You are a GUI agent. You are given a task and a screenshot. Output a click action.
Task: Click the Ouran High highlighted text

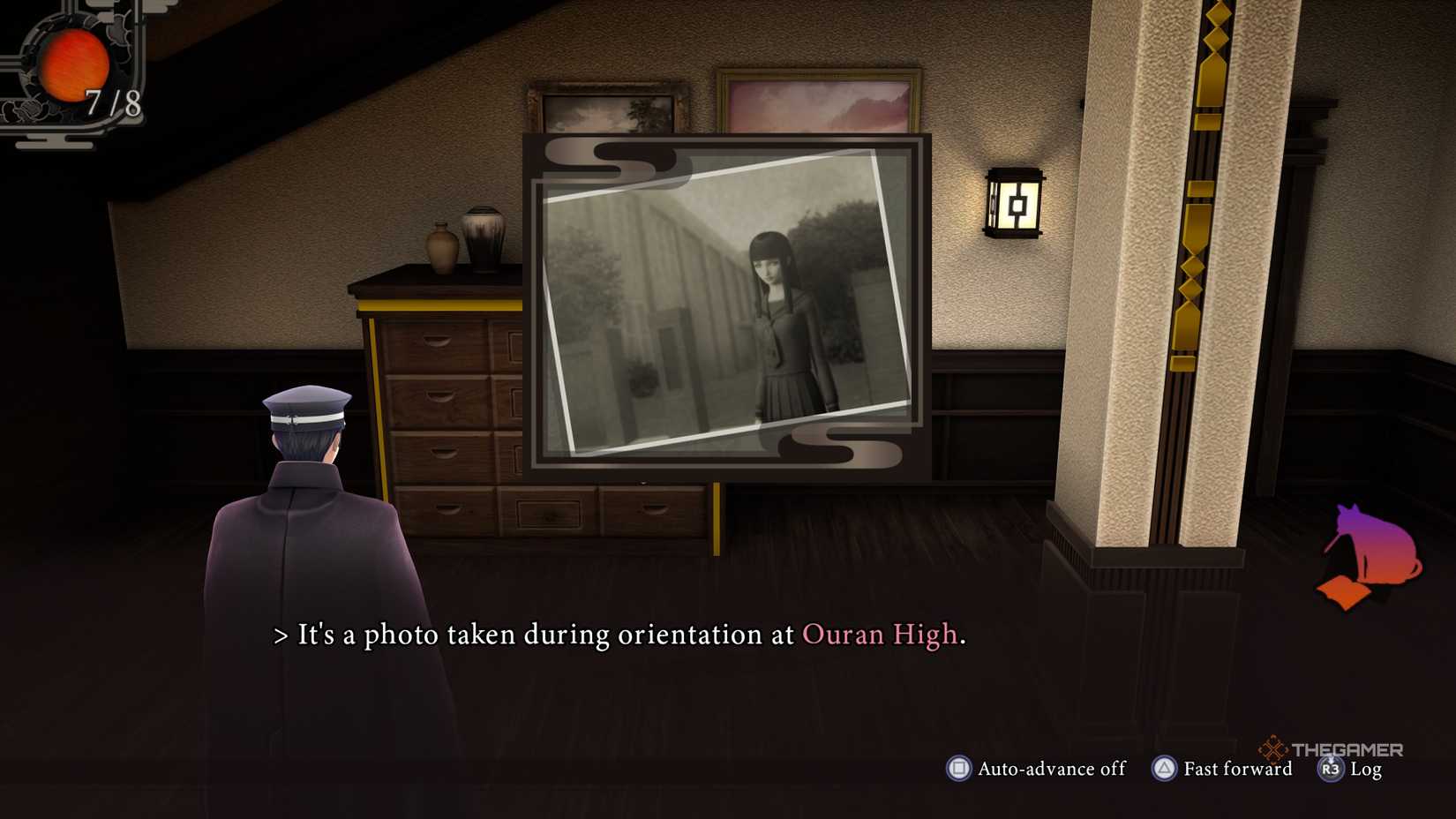coord(881,634)
